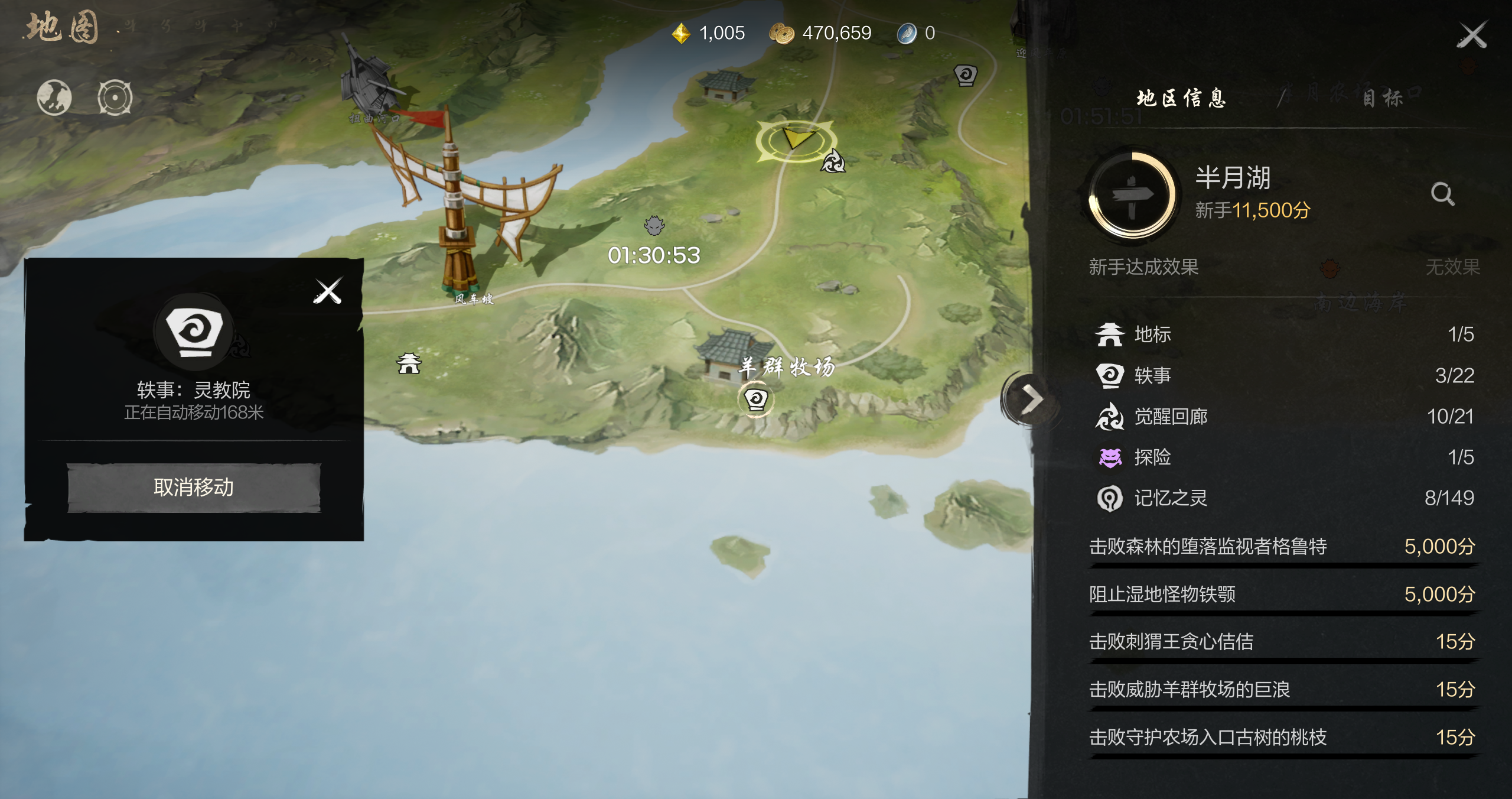Open the world map globe icon
Viewport: 1512px width, 799px height.
(54, 98)
